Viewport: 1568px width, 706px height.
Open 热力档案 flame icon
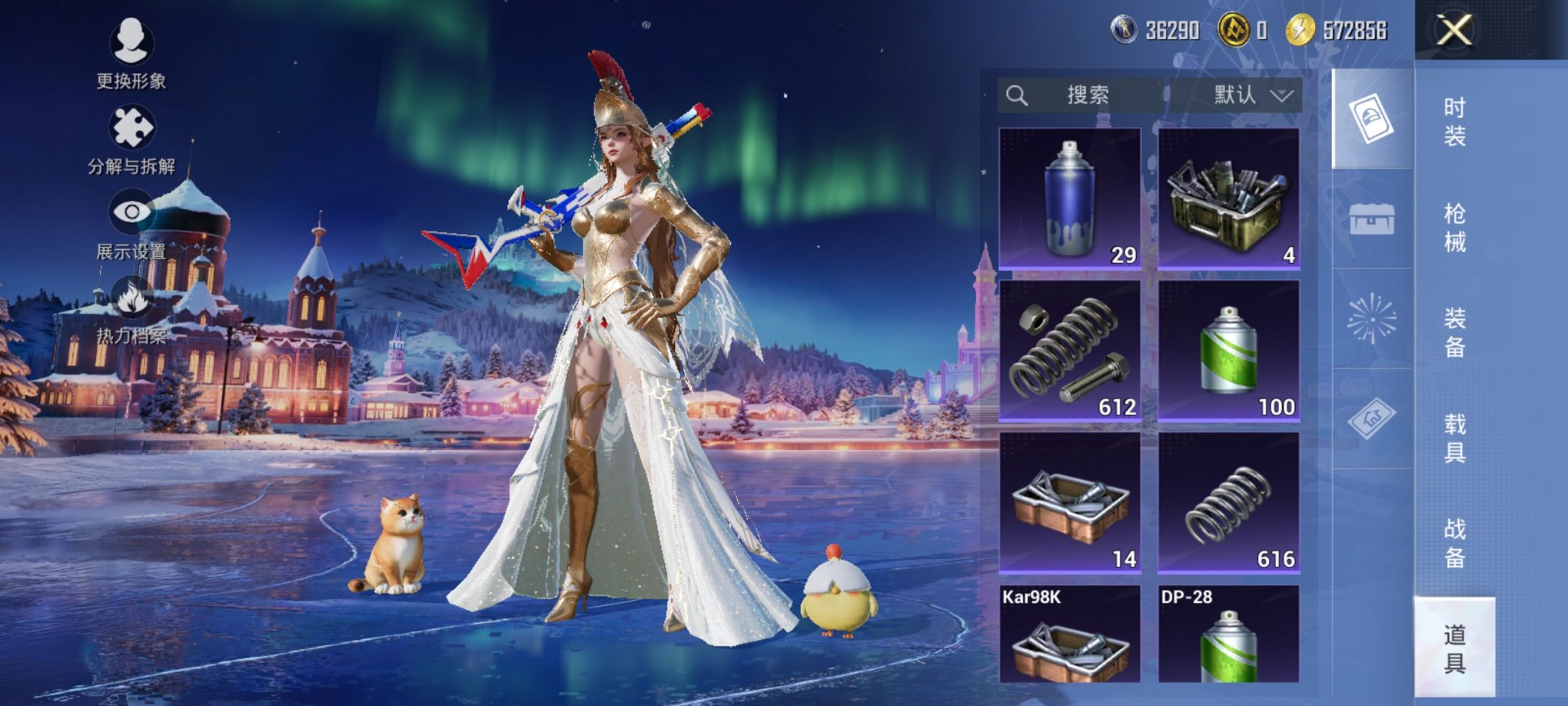pos(131,308)
